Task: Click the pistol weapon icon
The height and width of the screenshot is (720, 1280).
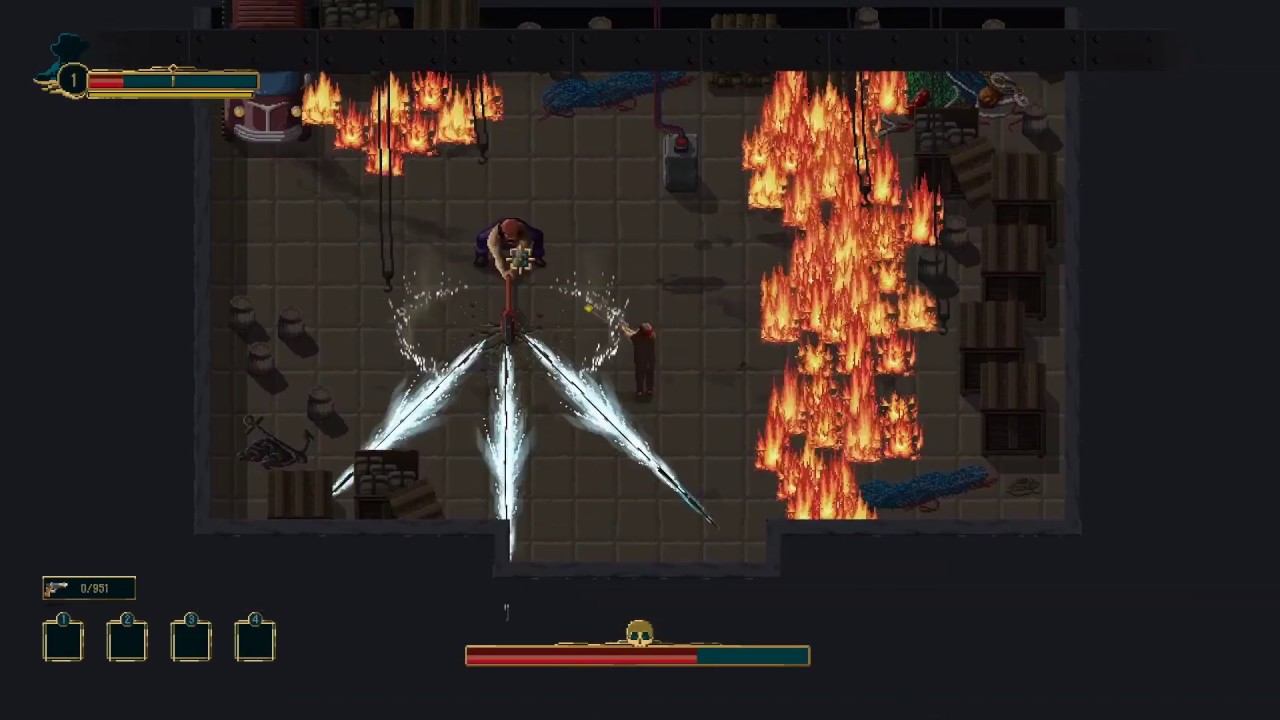Action: point(57,588)
